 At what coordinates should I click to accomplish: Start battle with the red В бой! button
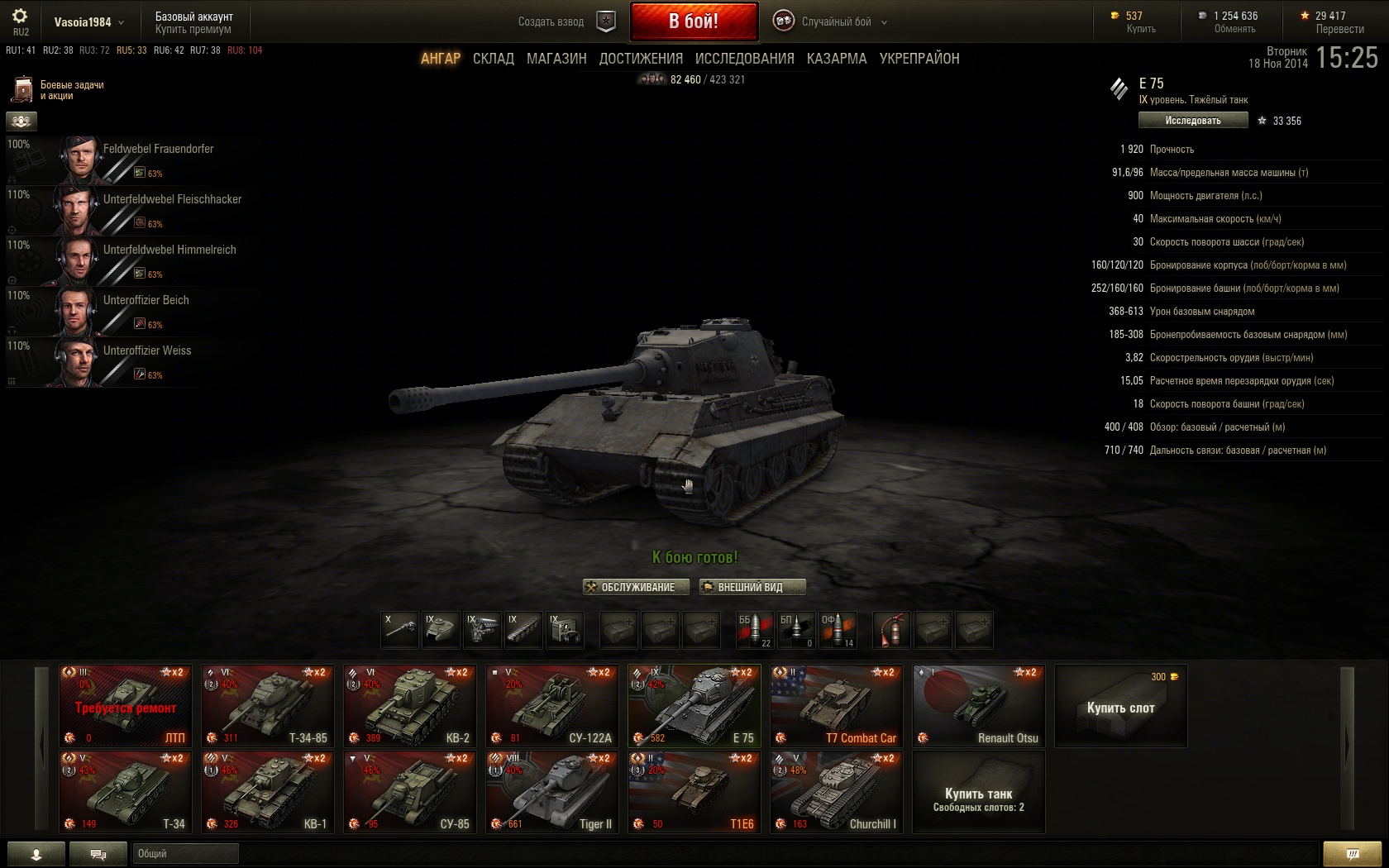694,21
